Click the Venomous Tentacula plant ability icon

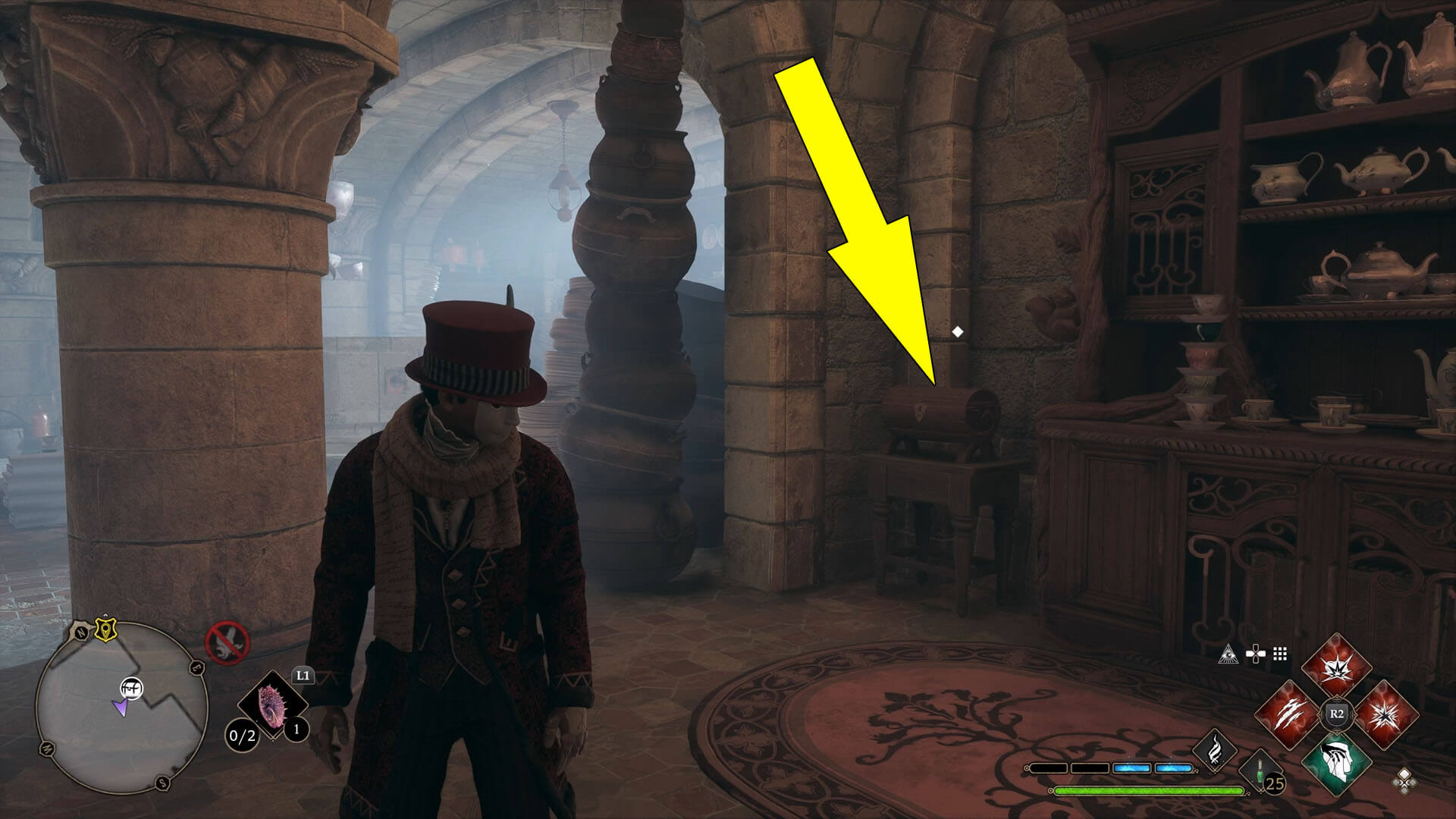click(x=271, y=705)
